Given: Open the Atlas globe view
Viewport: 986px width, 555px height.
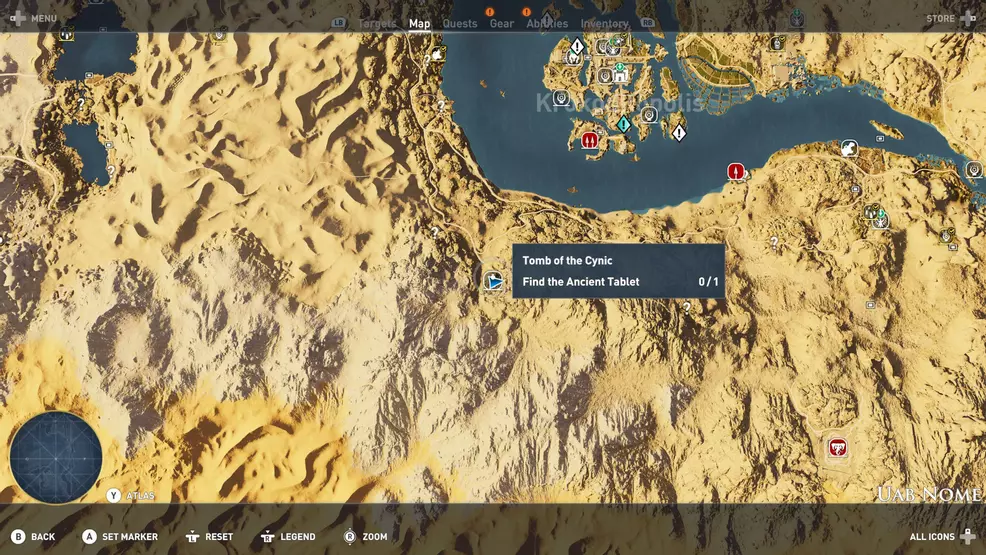Looking at the screenshot, I should (56, 457).
